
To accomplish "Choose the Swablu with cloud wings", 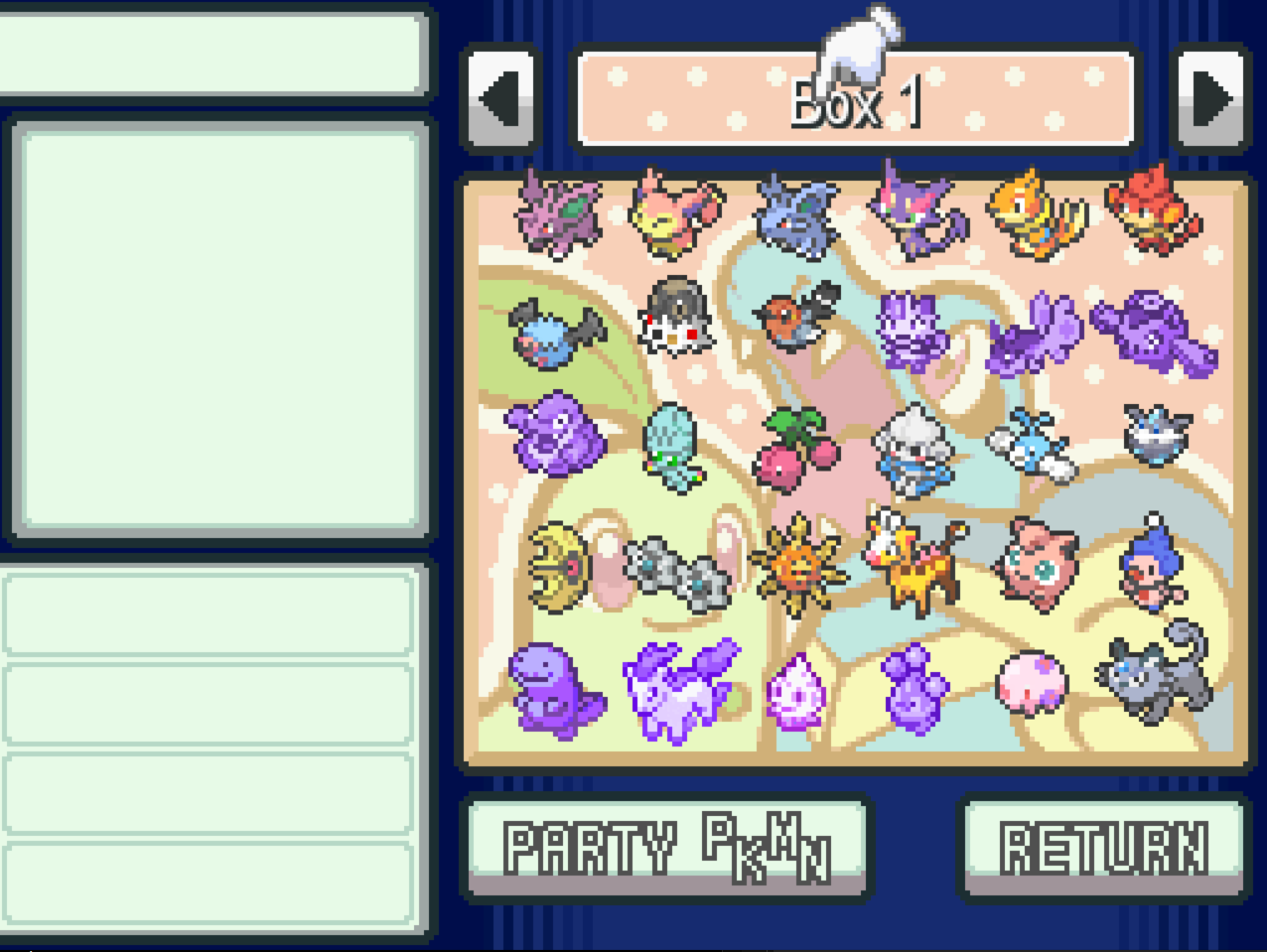I will pyautogui.click(x=1035, y=447).
